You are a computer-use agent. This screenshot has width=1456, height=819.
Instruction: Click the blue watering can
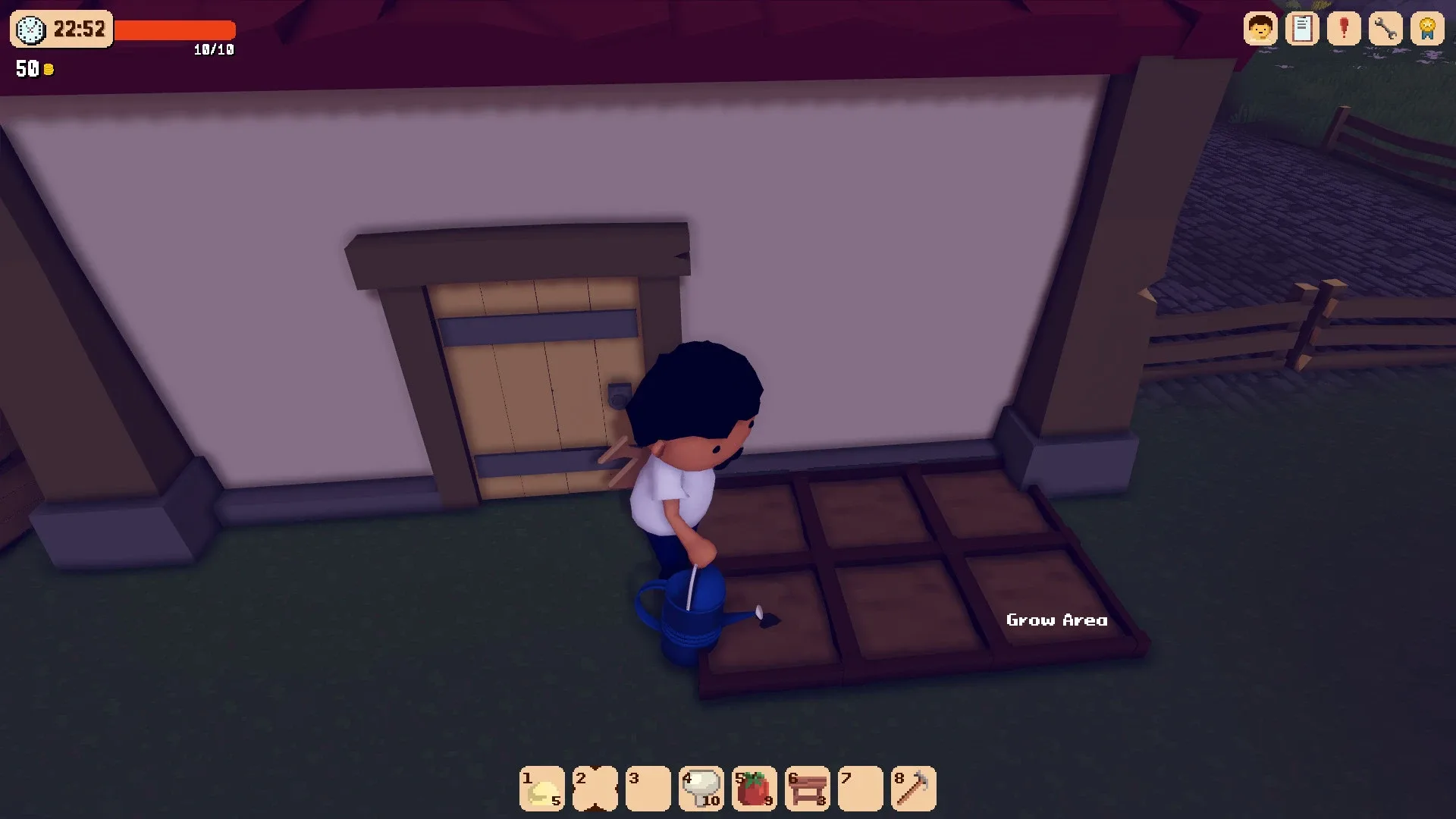686,614
